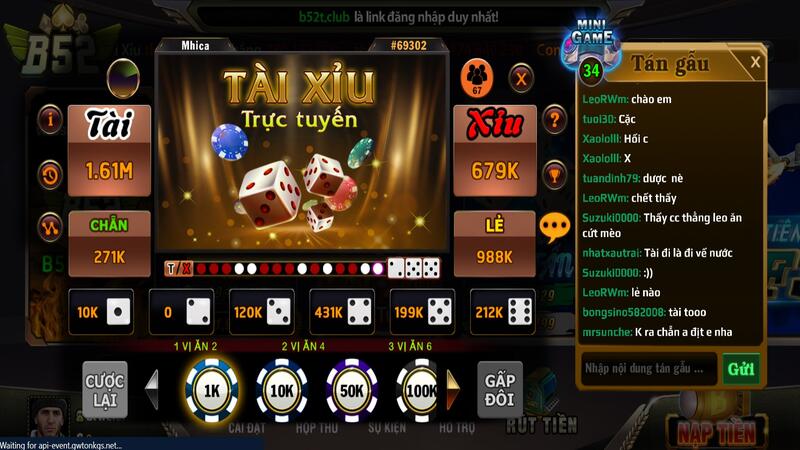The height and width of the screenshot is (450, 800).
Task: Close the Tài Xỉu game window
Action: pyautogui.click(x=521, y=76)
